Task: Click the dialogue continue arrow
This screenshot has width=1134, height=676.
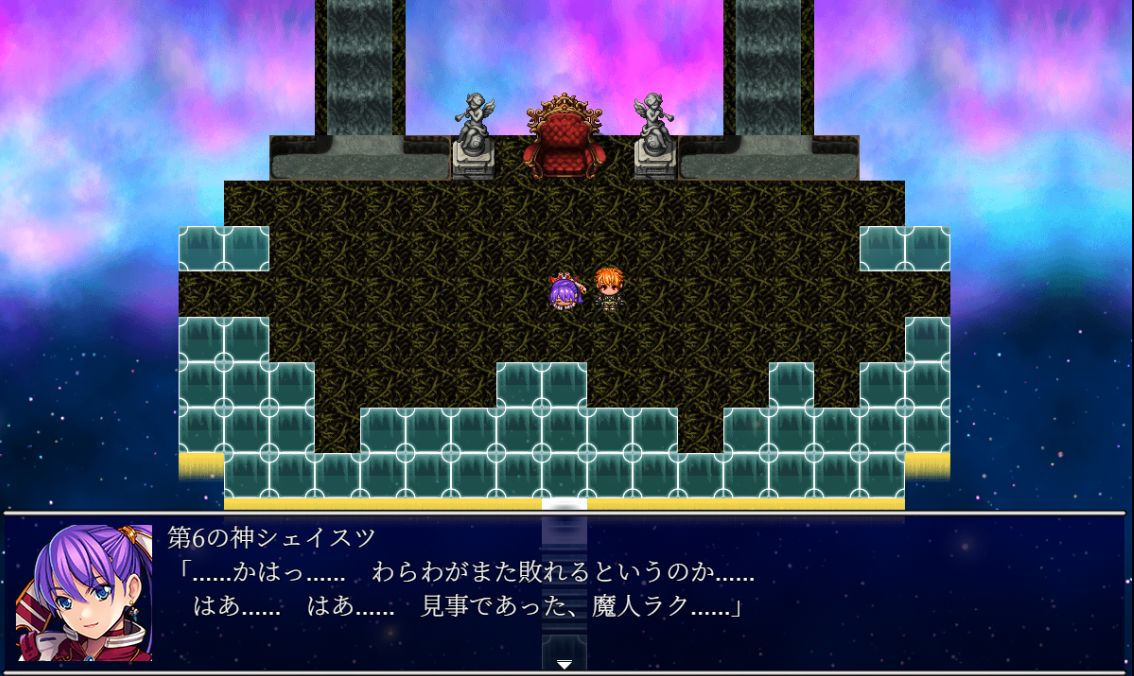Action: point(564,663)
